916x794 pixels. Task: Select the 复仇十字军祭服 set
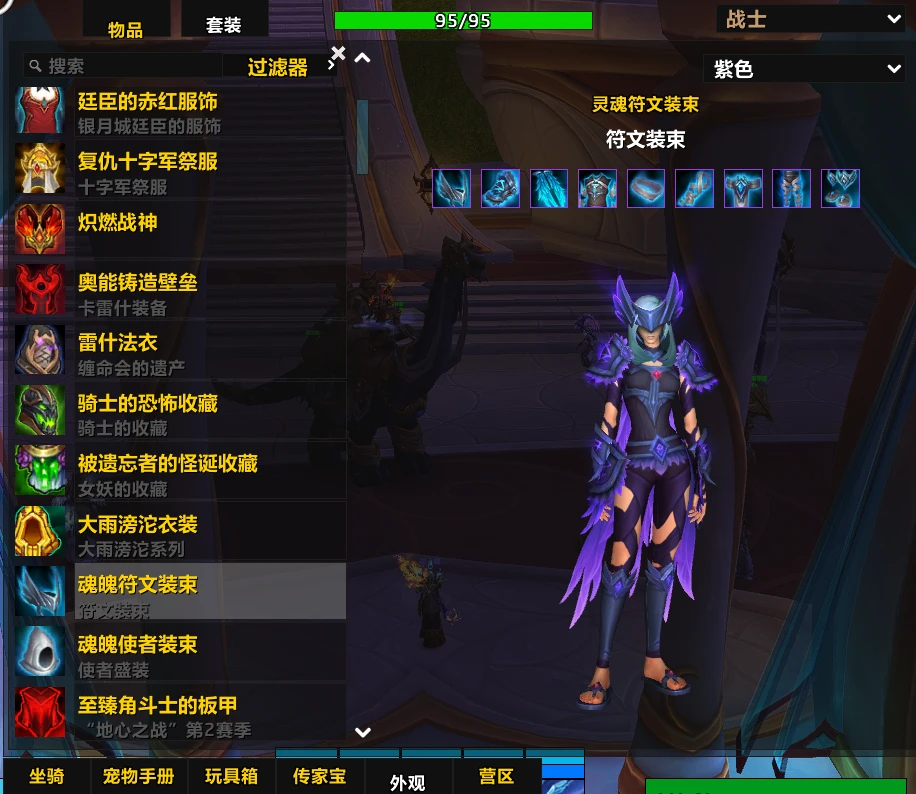click(x=180, y=171)
